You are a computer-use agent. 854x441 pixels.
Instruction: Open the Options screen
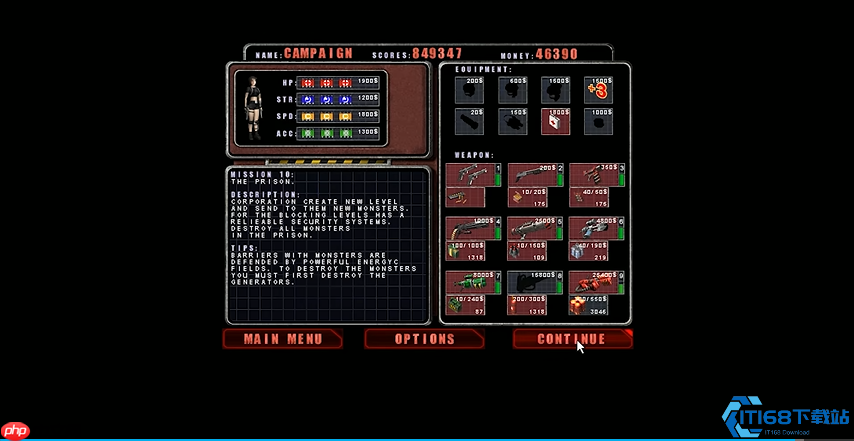[424, 339]
